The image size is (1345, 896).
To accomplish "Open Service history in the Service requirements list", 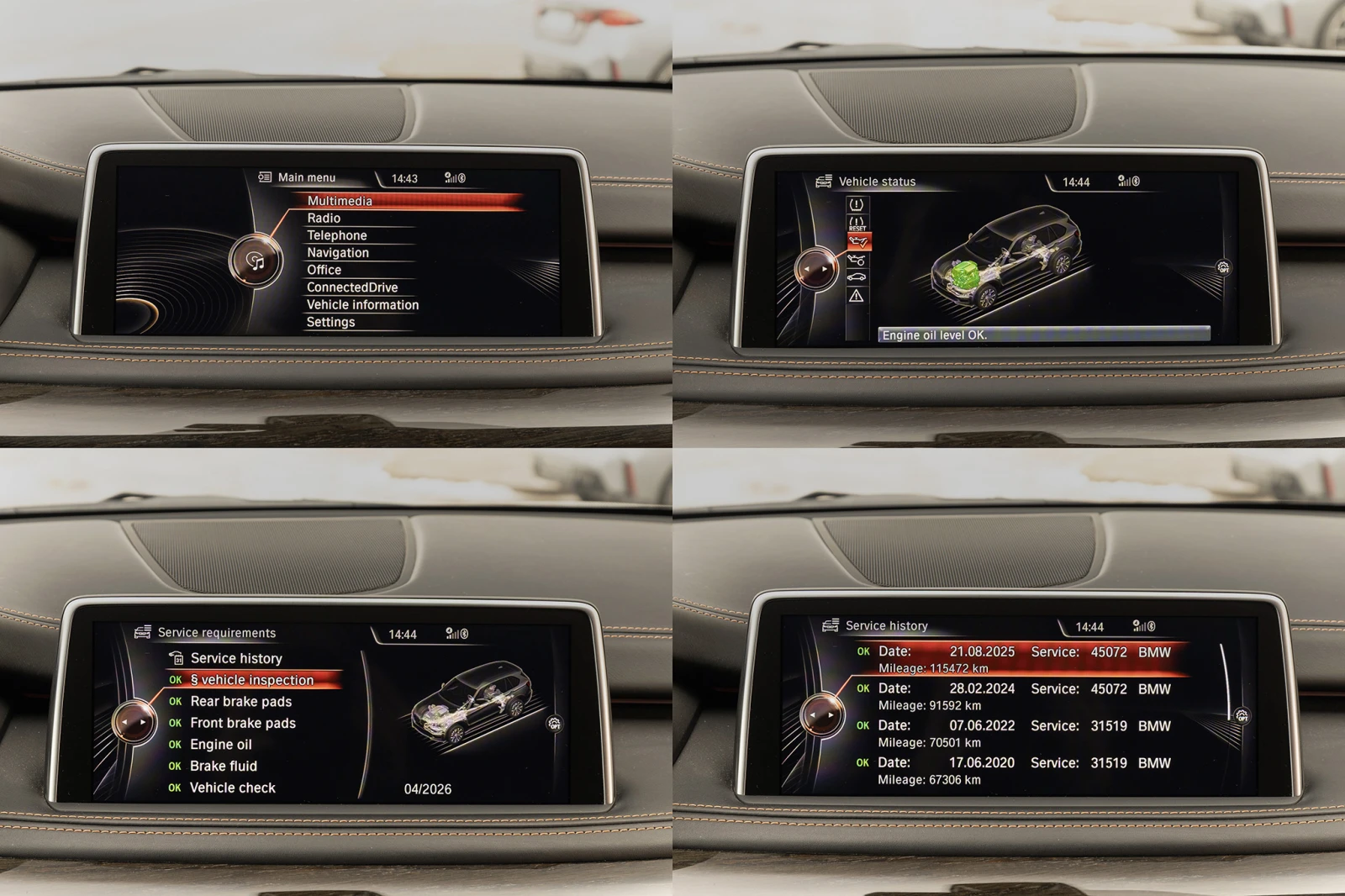I will [x=235, y=658].
